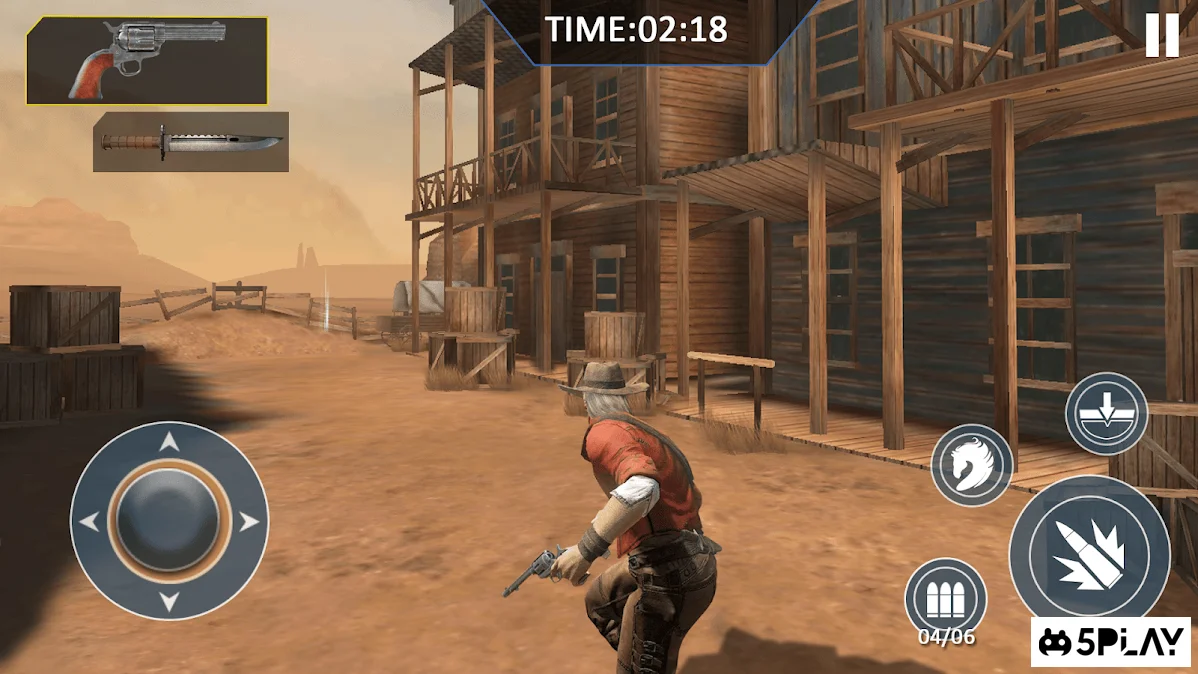Activate the crouch down-arrow button

[x=1106, y=414]
